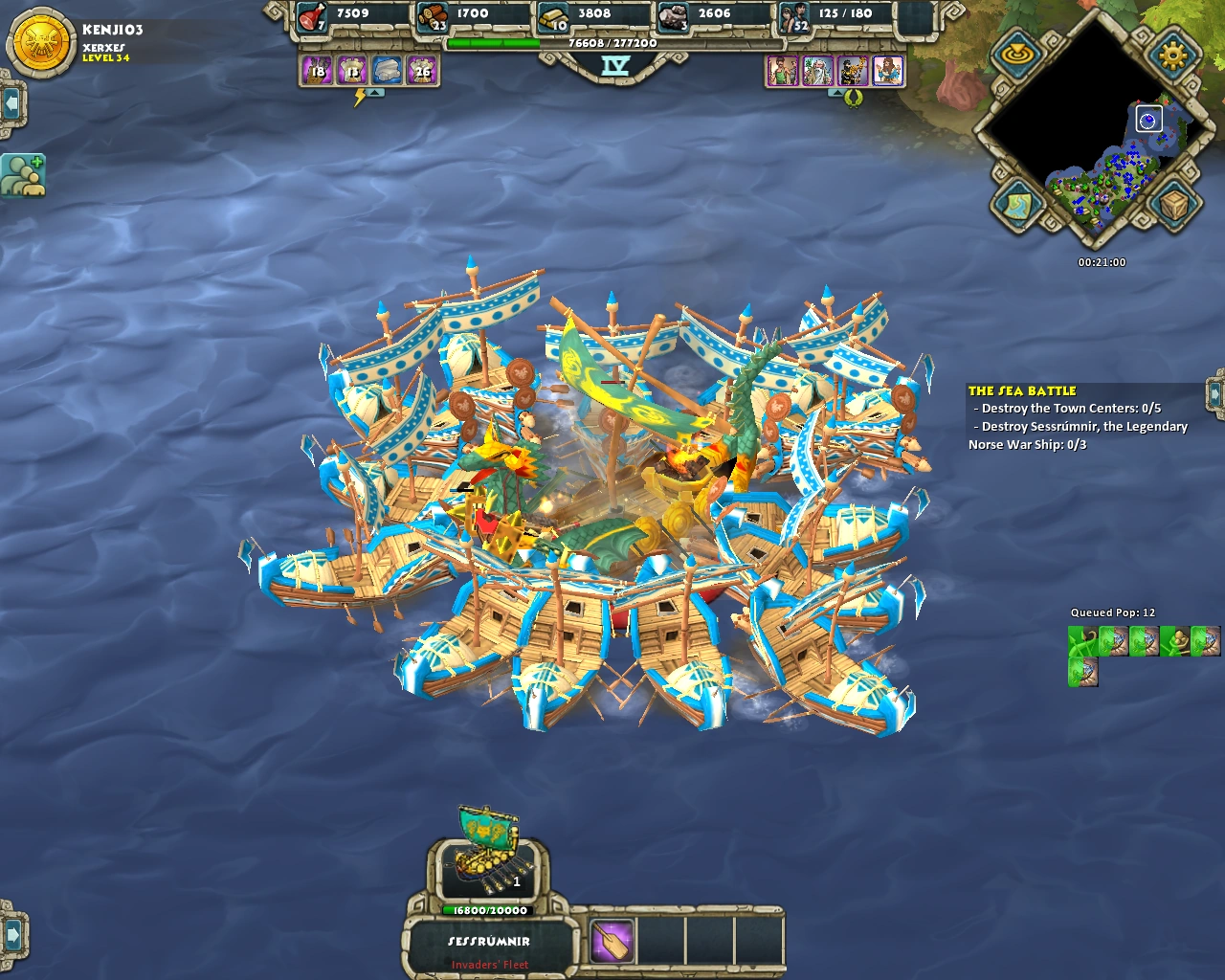The height and width of the screenshot is (980, 1225).
Task: Select the oar ability of the Sessrúmnir
Action: point(612,944)
